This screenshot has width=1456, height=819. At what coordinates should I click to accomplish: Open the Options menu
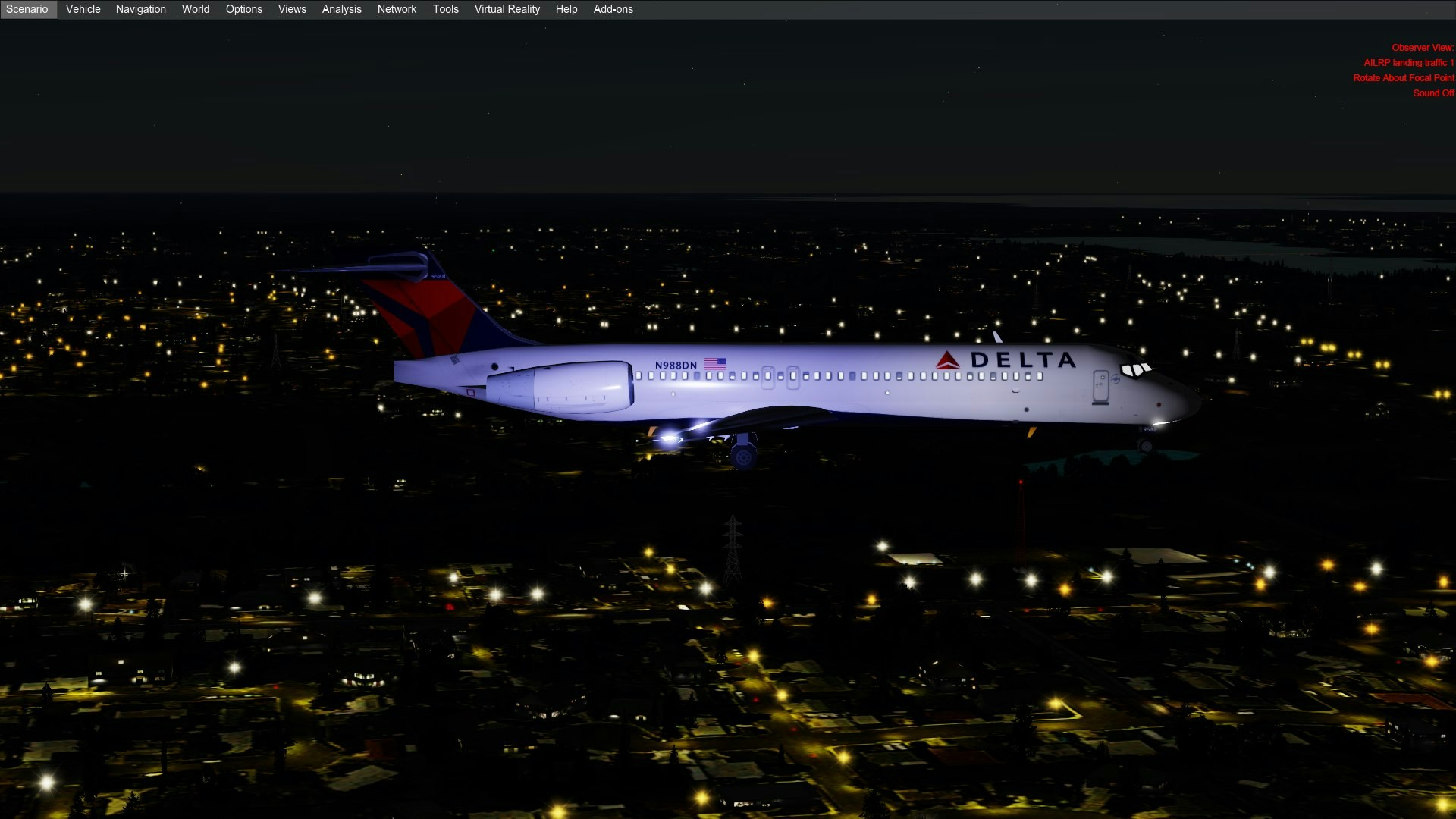point(243,9)
